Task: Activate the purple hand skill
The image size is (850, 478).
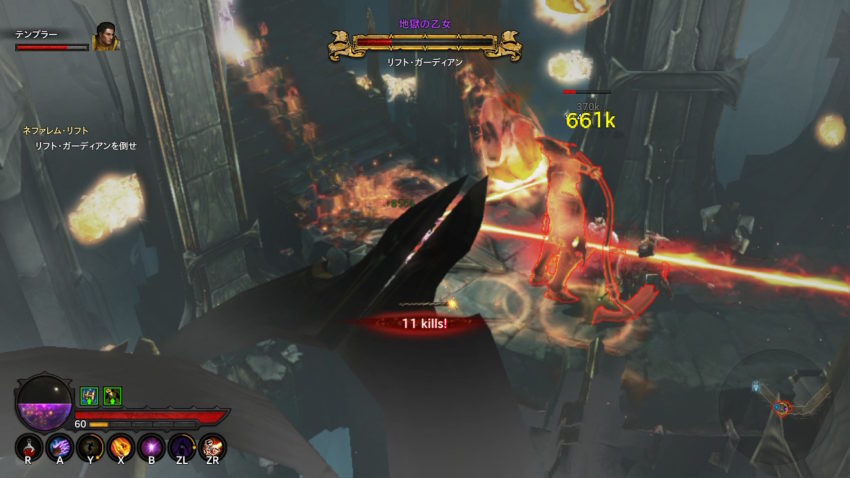Action: pyautogui.click(x=59, y=446)
